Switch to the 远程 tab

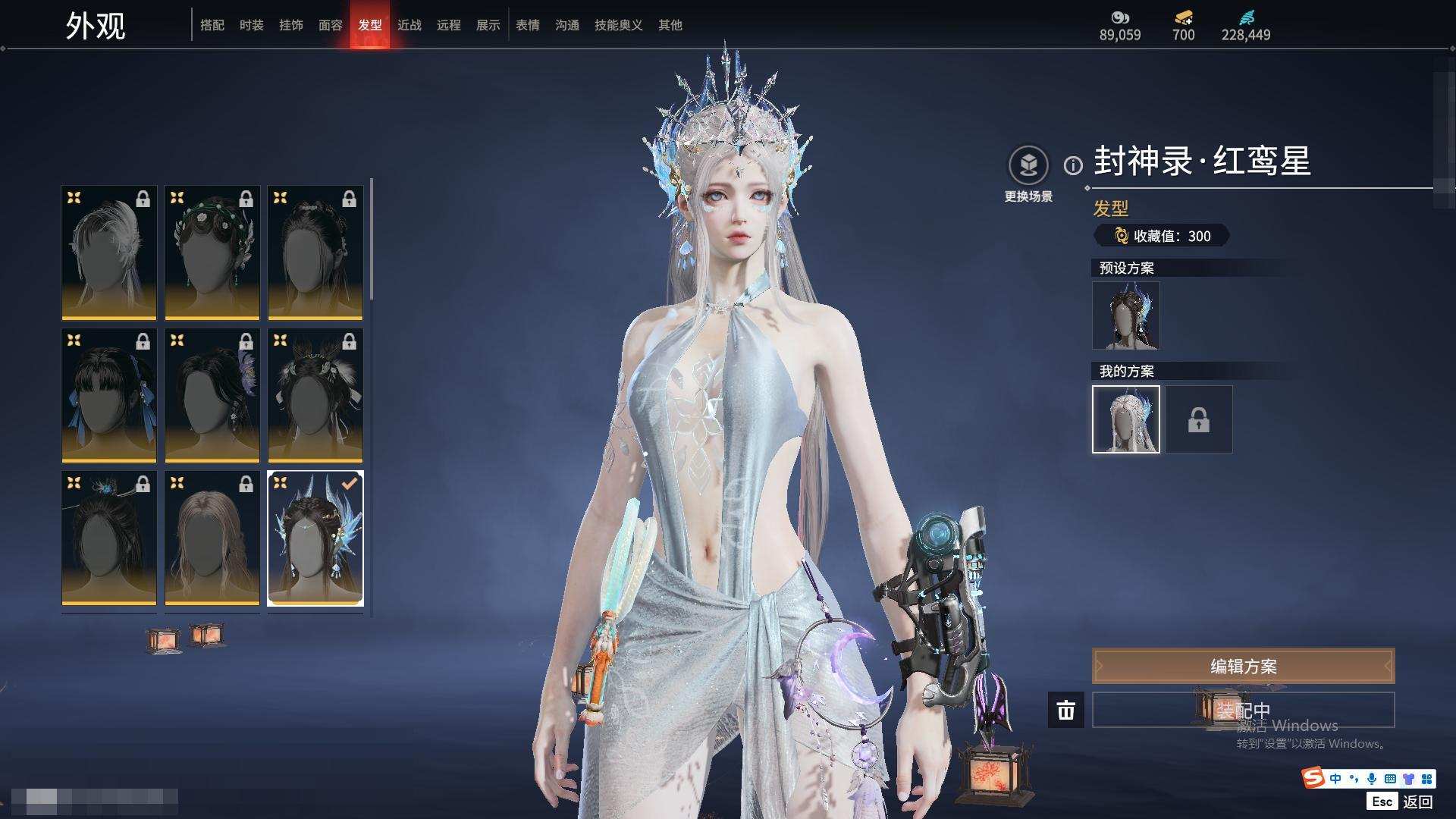tap(449, 25)
